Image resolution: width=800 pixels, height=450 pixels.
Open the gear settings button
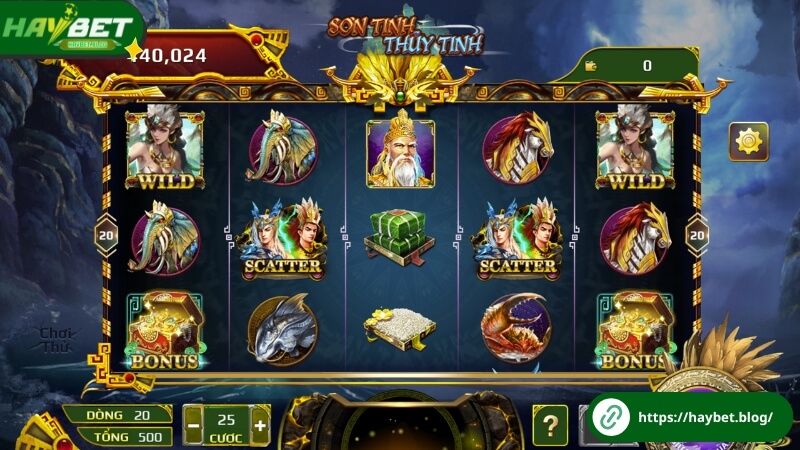(x=748, y=142)
